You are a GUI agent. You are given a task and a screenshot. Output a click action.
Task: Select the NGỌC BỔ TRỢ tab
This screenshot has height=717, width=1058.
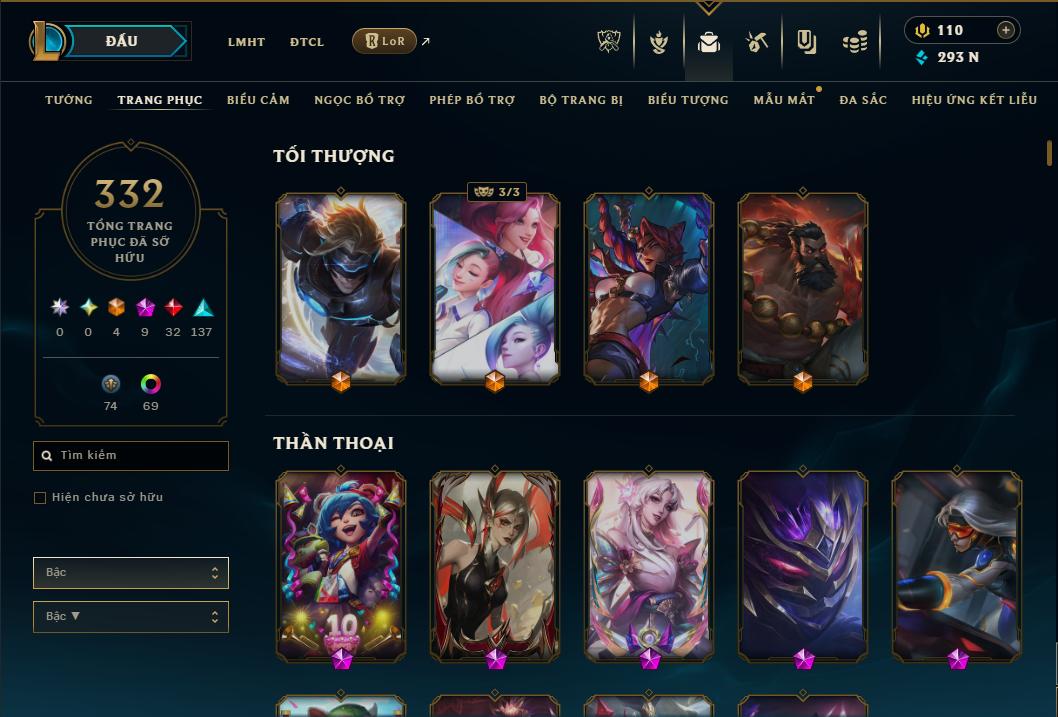[359, 100]
